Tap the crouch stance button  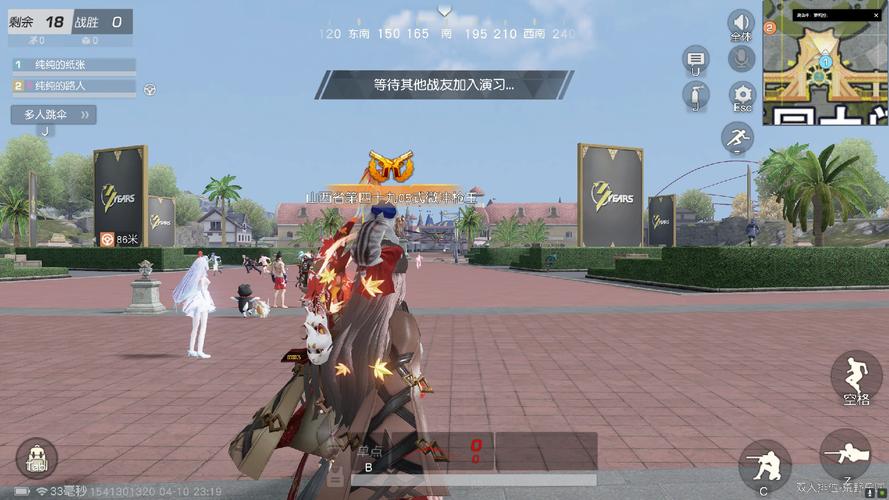765,464
